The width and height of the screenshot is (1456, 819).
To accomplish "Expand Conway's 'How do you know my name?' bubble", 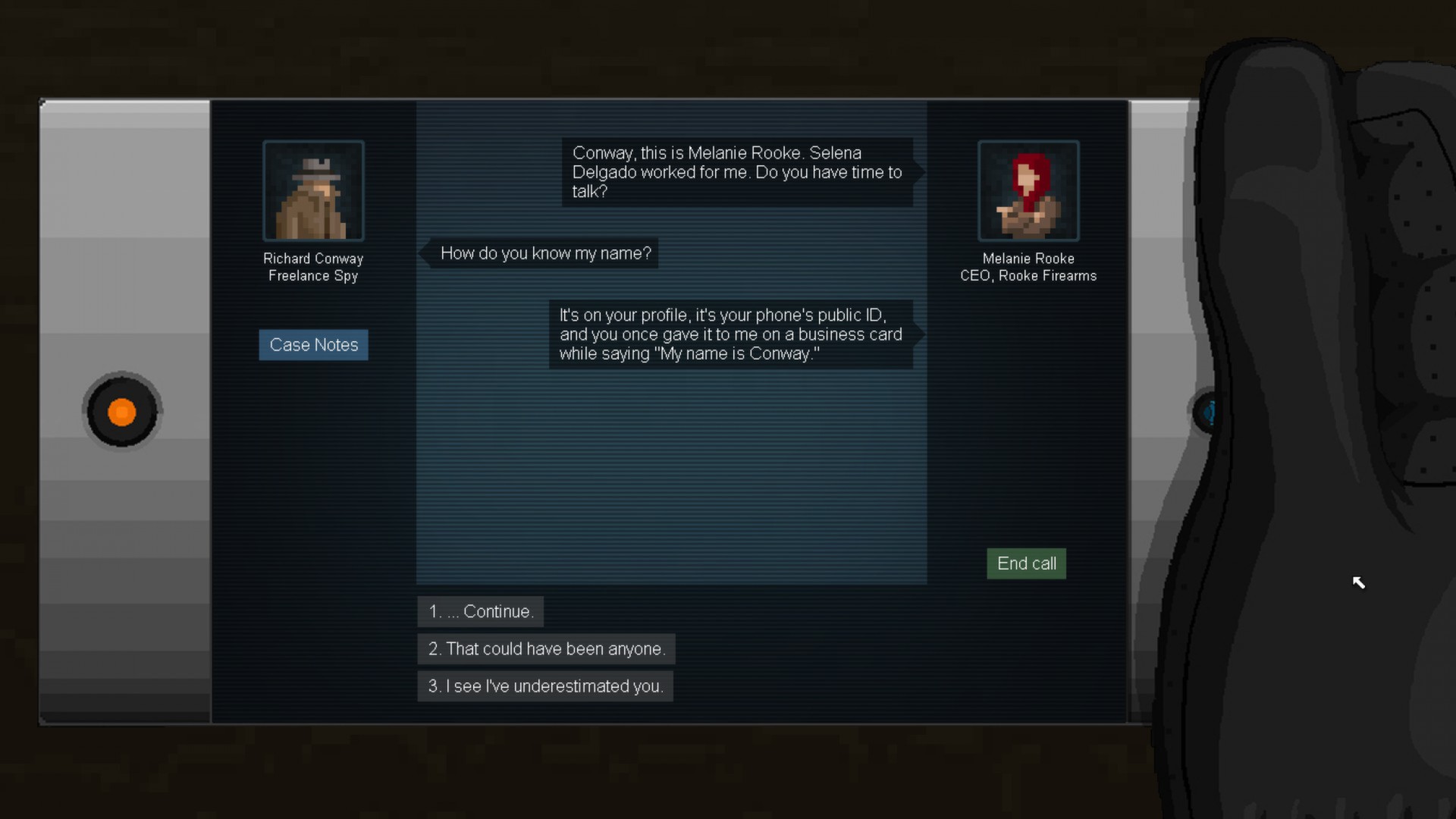I will pyautogui.click(x=545, y=253).
